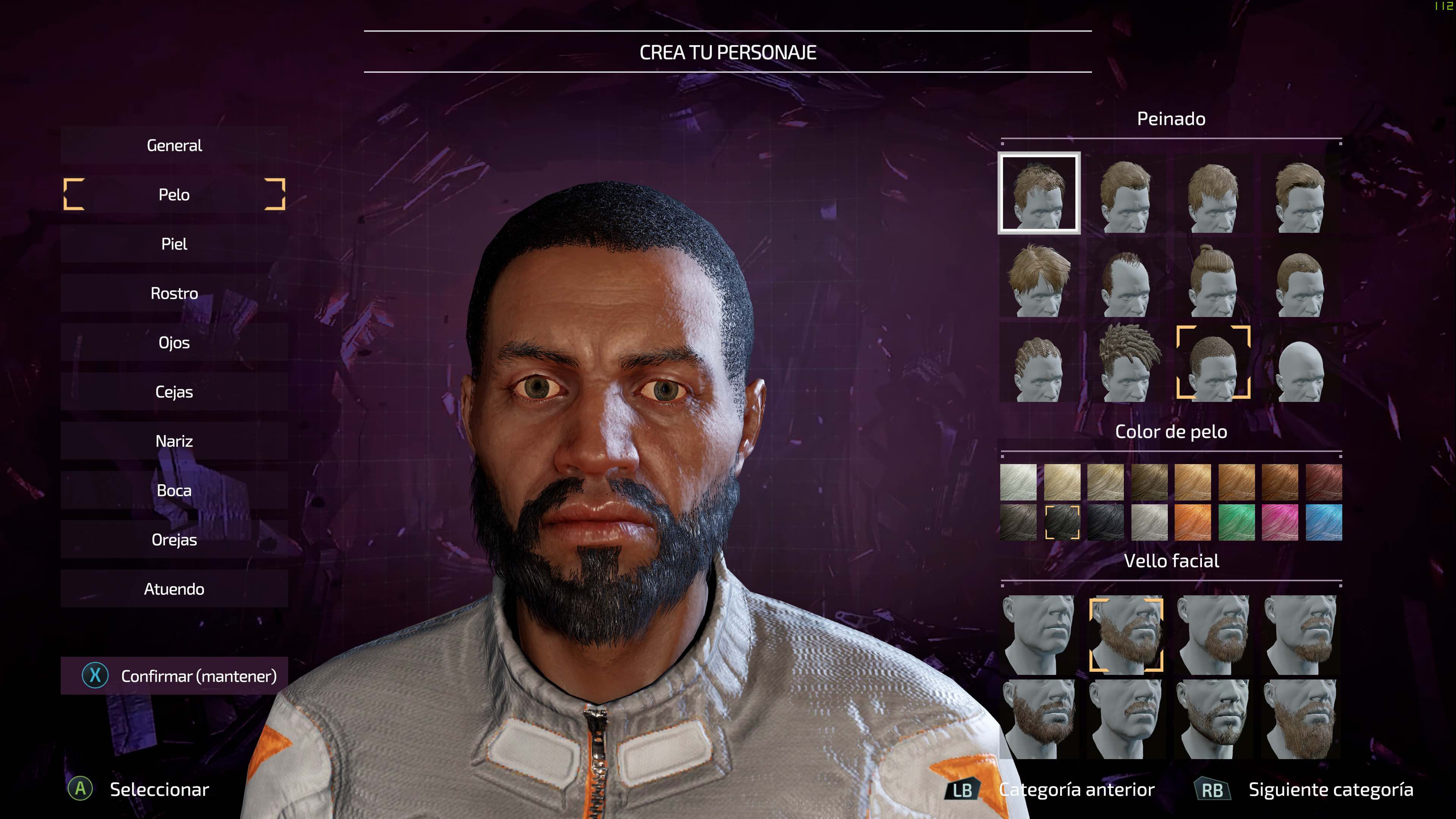Apply the bright orange hair color

pos(1193,522)
